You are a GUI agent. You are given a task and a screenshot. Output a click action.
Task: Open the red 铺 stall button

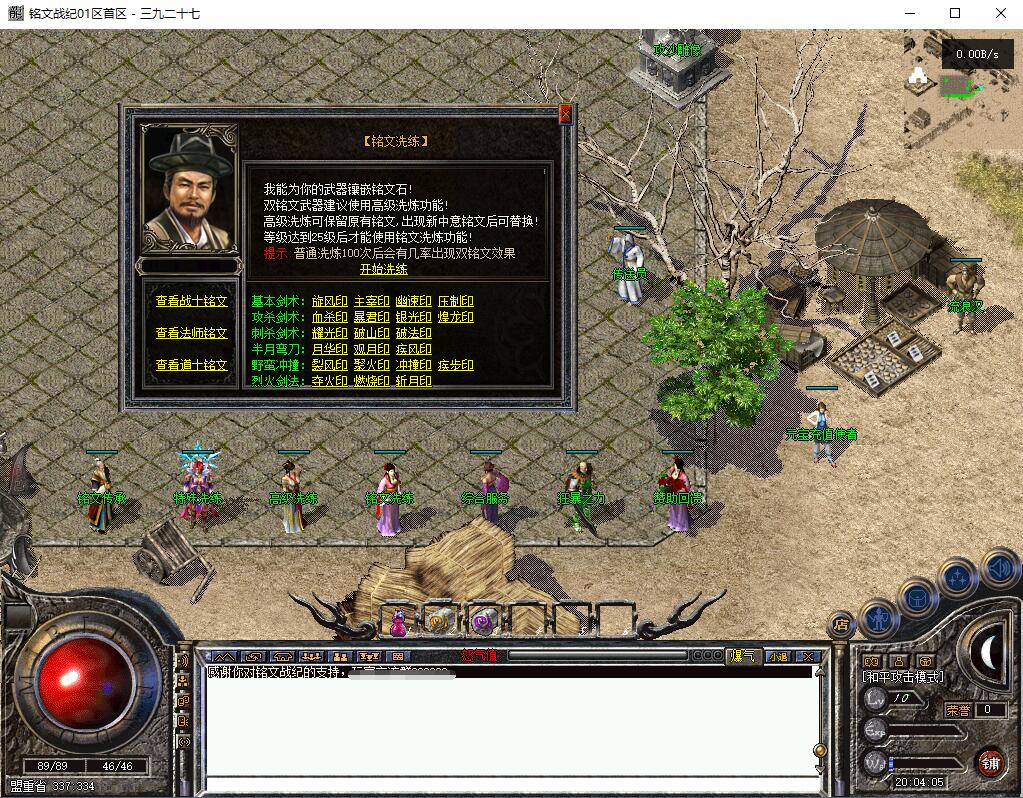point(990,762)
